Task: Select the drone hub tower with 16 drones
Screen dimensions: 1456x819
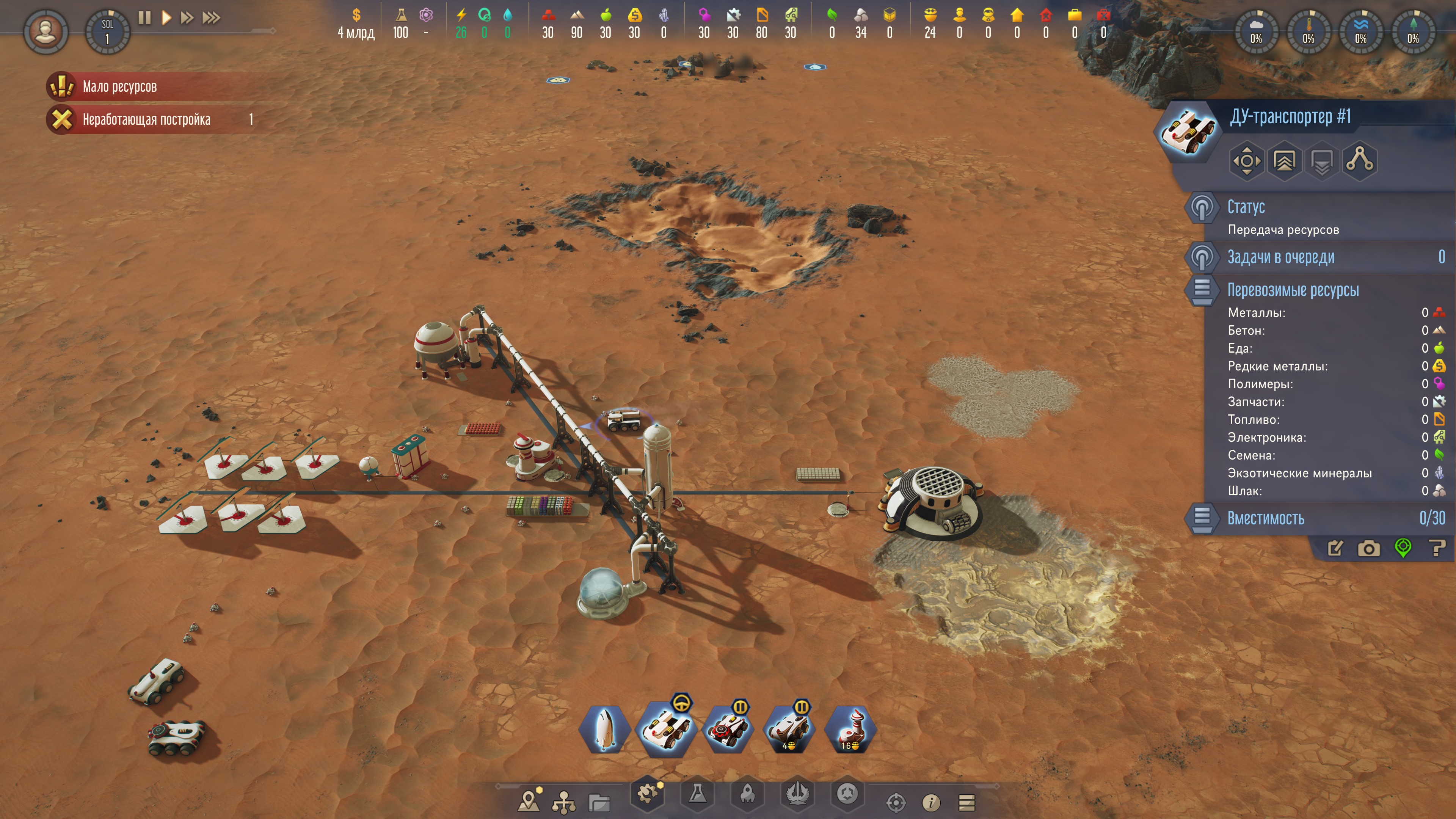Action: pos(850,730)
